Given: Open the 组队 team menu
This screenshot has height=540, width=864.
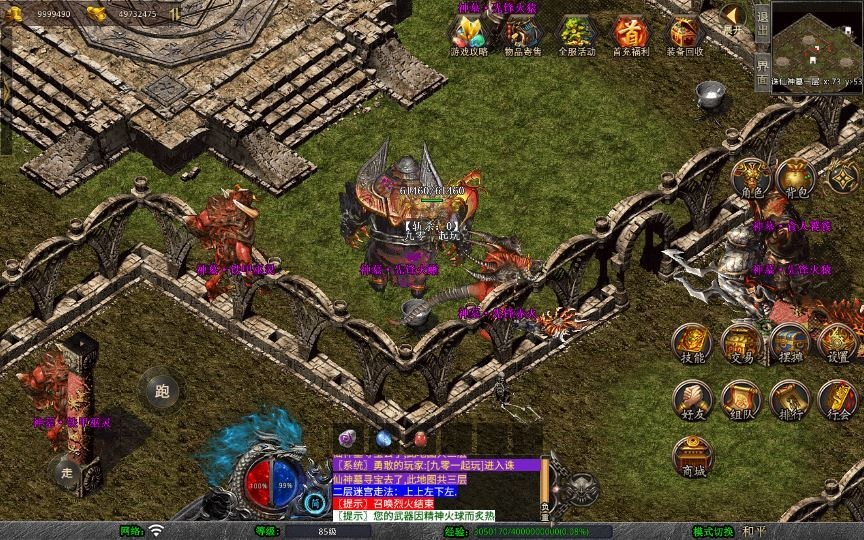Looking at the screenshot, I should click(x=741, y=400).
